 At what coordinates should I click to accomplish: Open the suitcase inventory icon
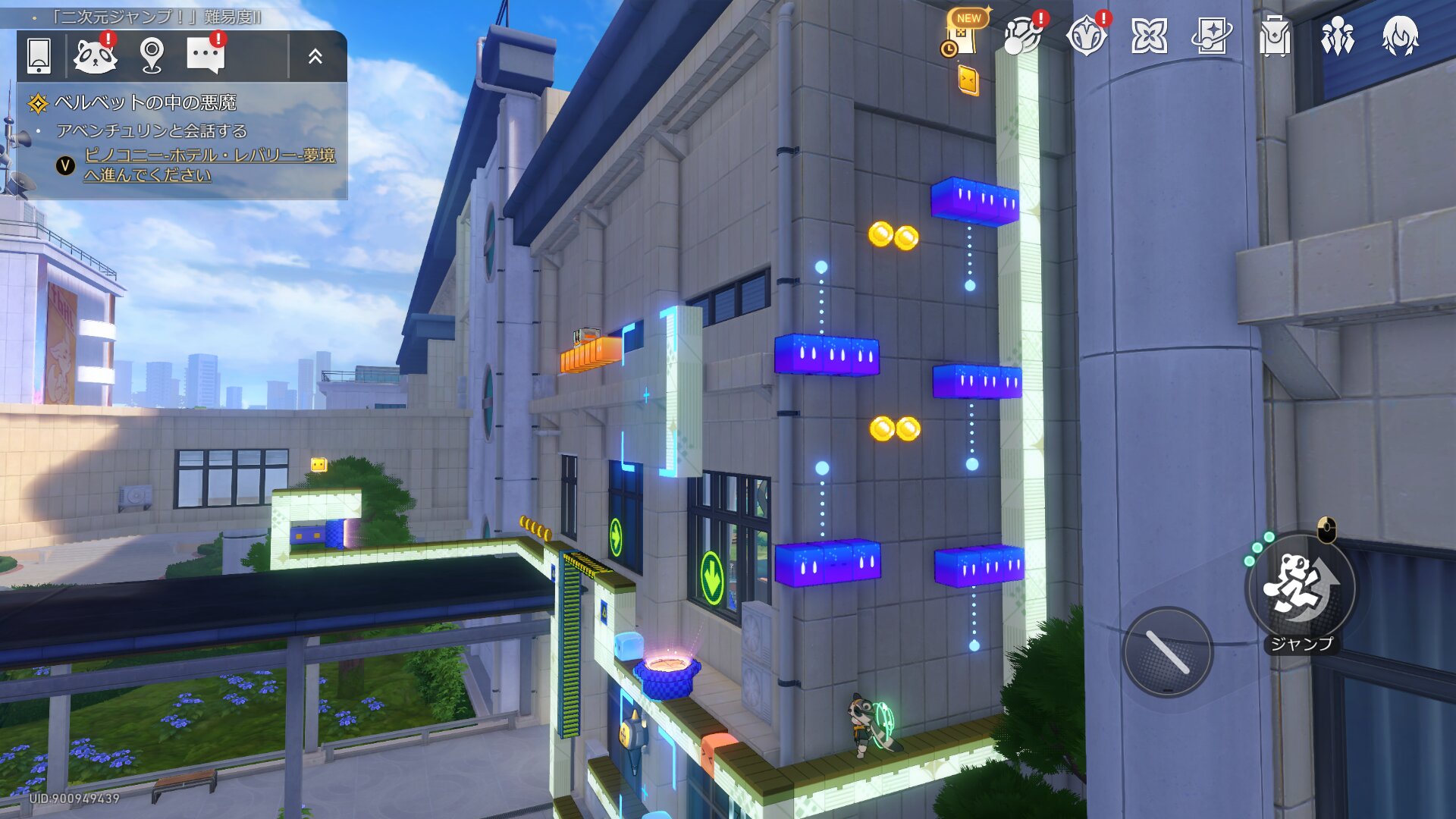(x=1274, y=36)
